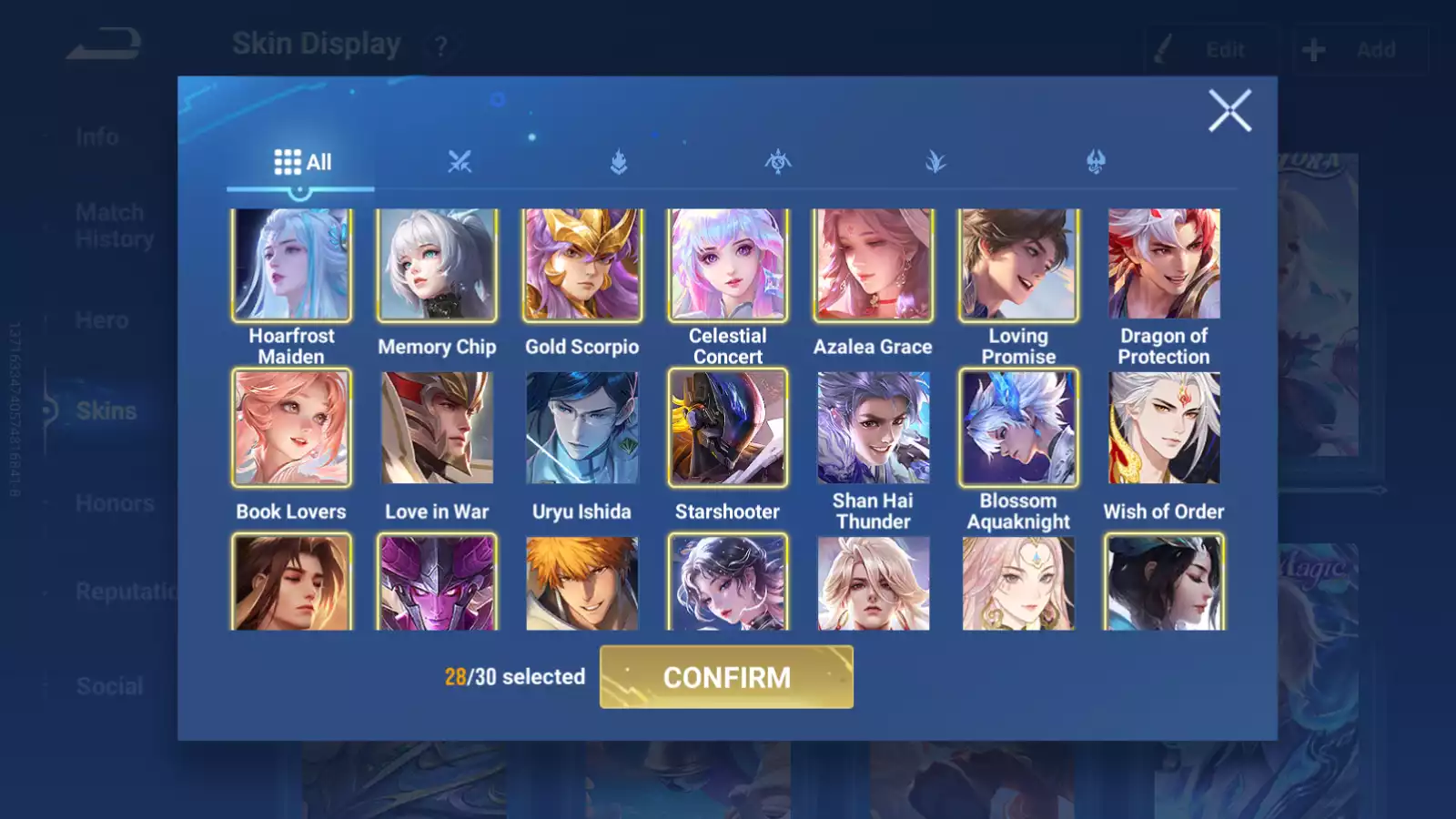
Task: Click the Add plus option
Action: click(x=1359, y=49)
